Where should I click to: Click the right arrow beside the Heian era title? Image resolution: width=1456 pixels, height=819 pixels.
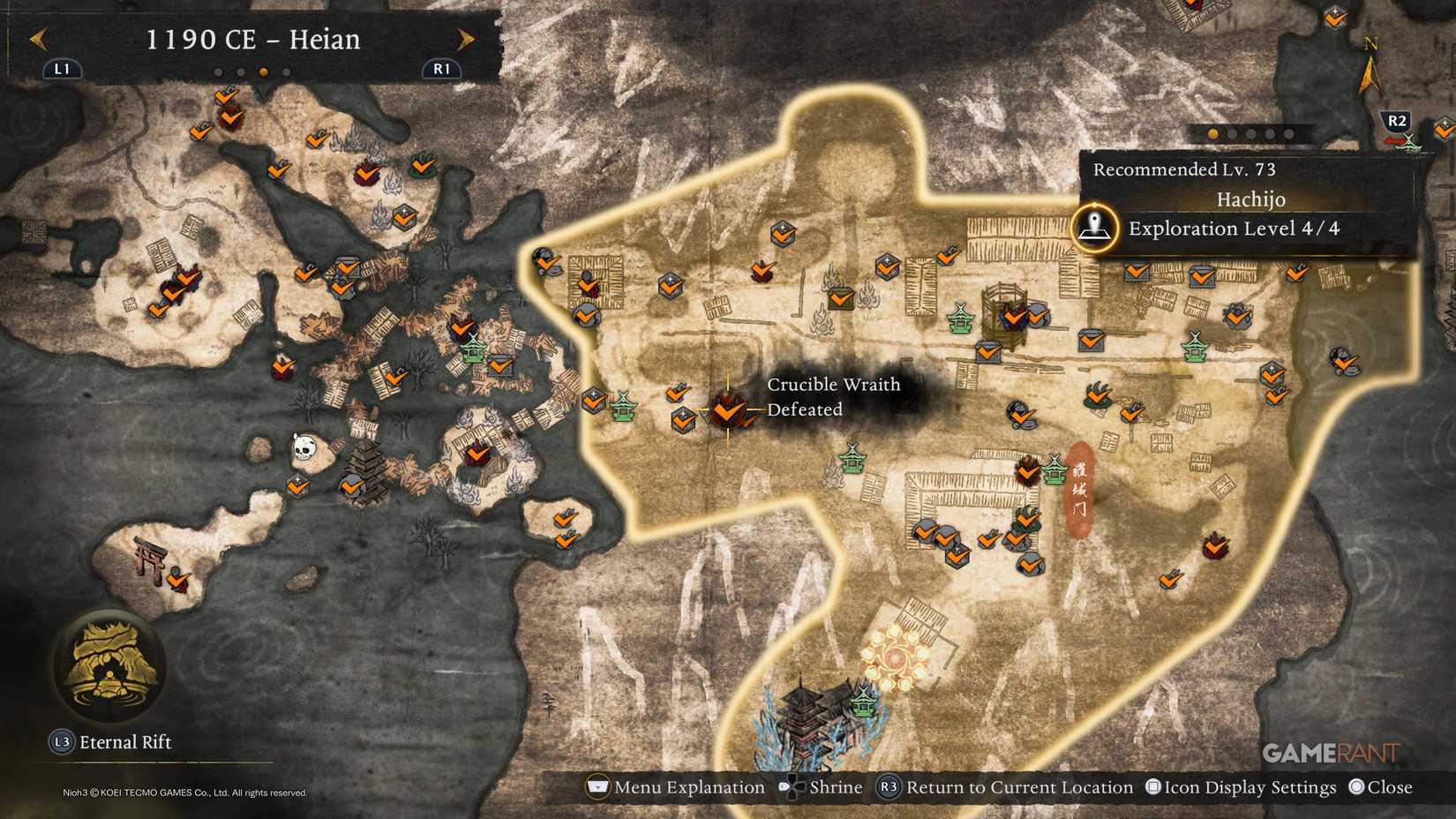(465, 40)
